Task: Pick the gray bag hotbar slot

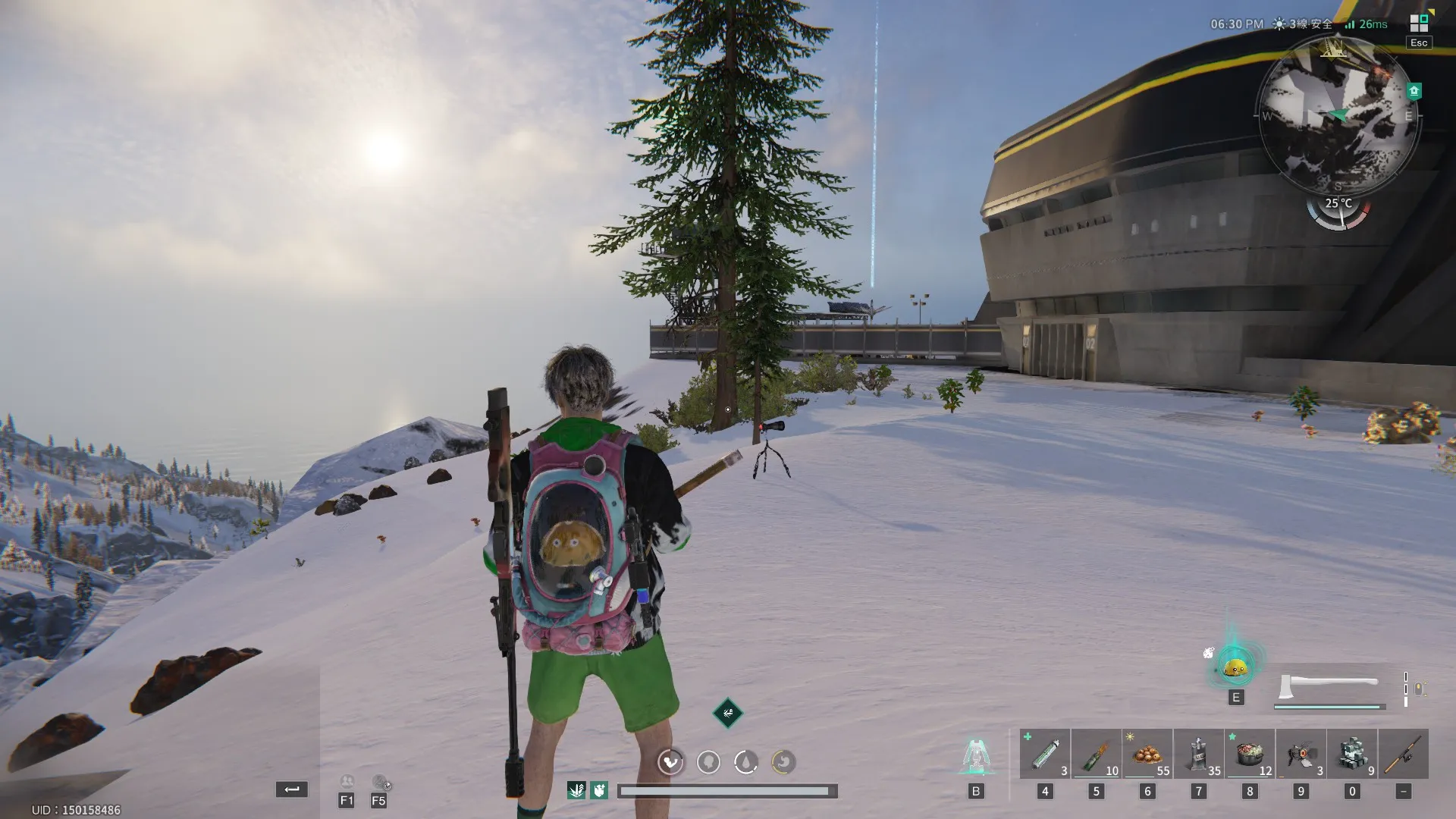Action: click(x=1198, y=754)
